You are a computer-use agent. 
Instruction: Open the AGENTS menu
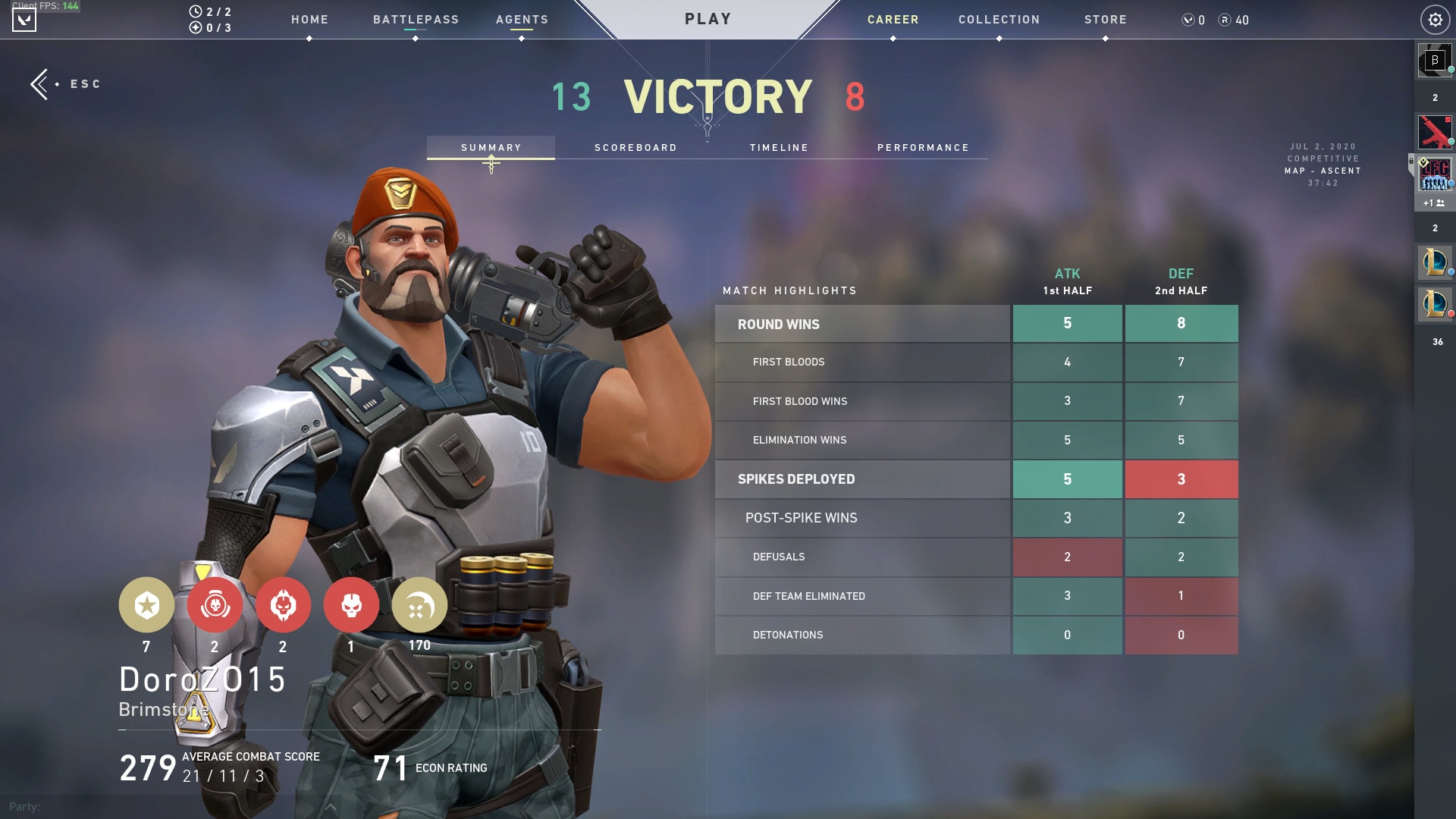click(522, 20)
